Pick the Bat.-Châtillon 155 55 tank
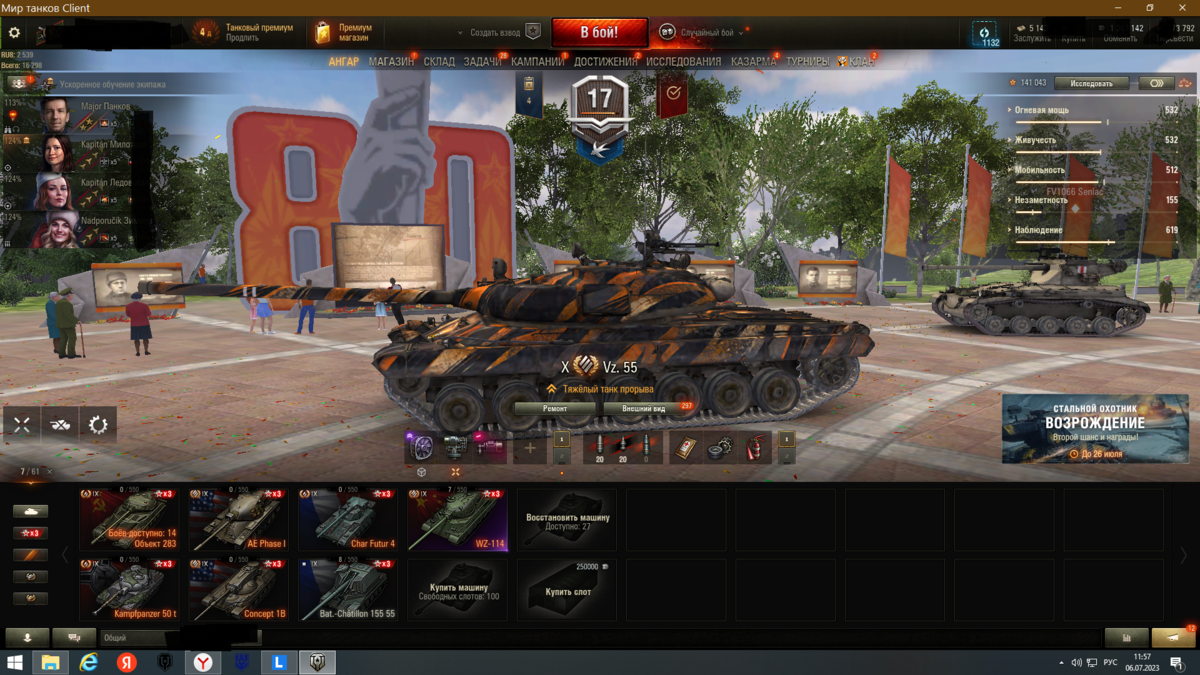 [348, 590]
